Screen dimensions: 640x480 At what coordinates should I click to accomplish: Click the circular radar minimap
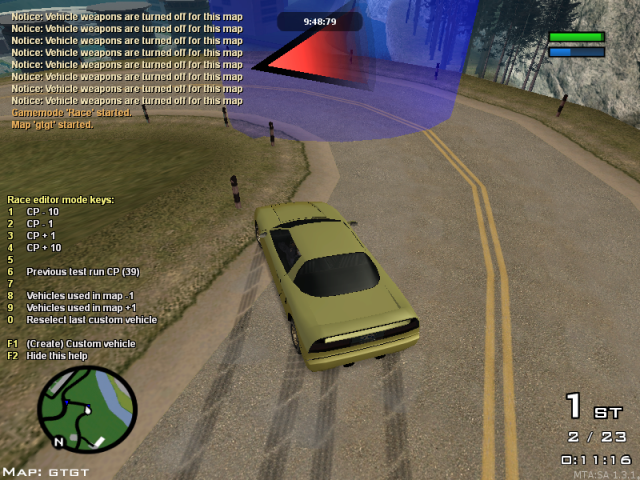87,409
